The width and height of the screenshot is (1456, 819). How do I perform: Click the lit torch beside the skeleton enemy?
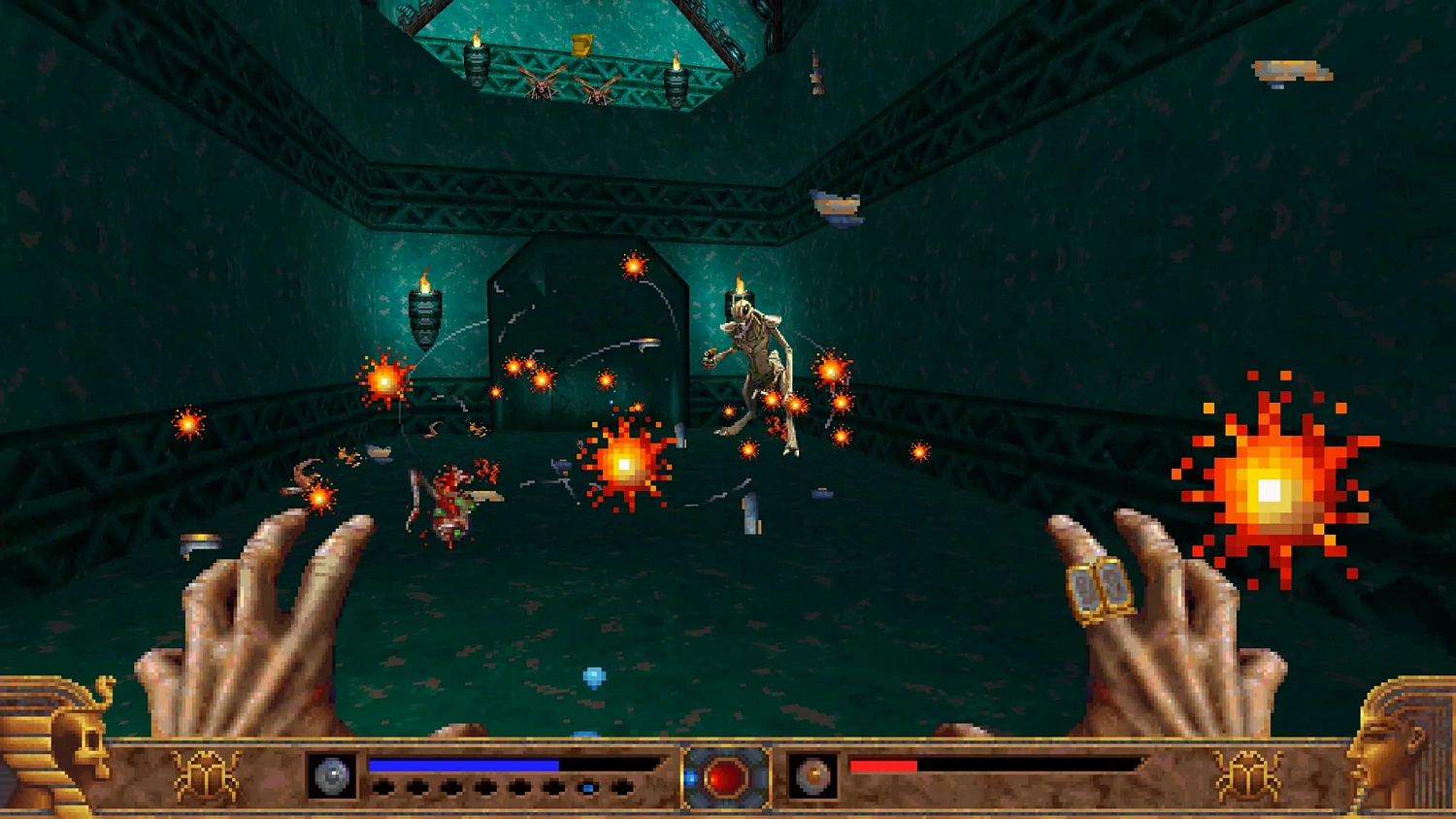[740, 301]
